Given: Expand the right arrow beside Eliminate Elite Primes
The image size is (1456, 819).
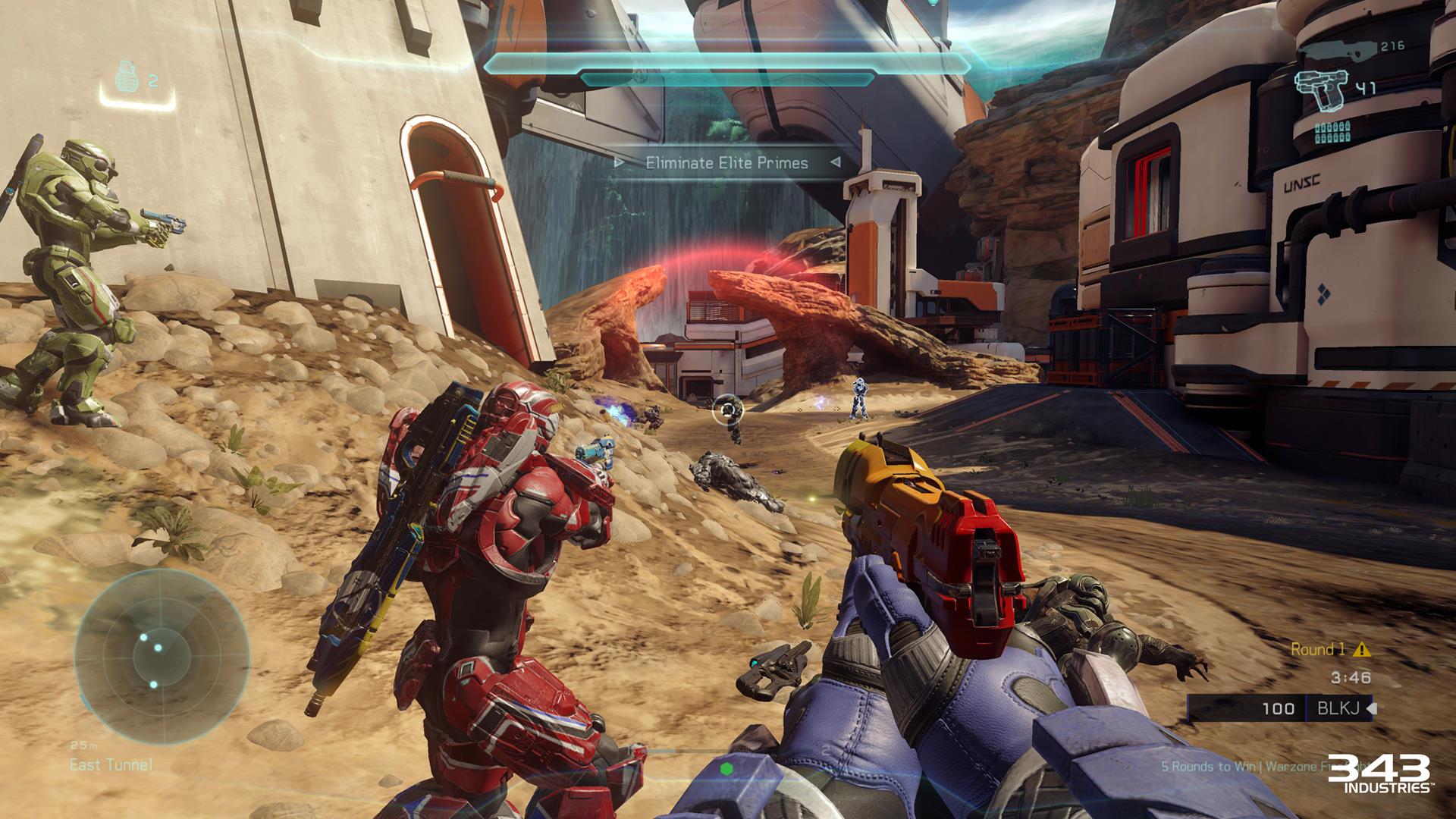Looking at the screenshot, I should click(837, 162).
